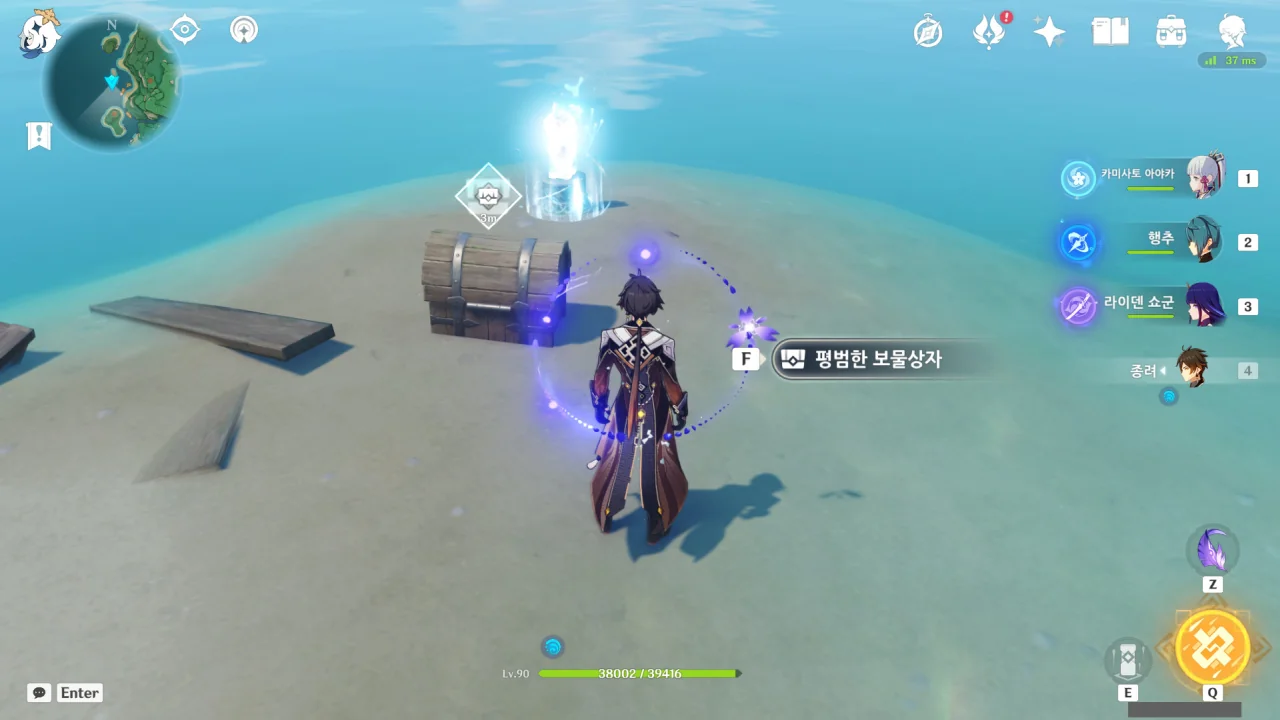Open the inventory backpack icon
Image resolution: width=1280 pixels, height=720 pixels.
click(1171, 32)
